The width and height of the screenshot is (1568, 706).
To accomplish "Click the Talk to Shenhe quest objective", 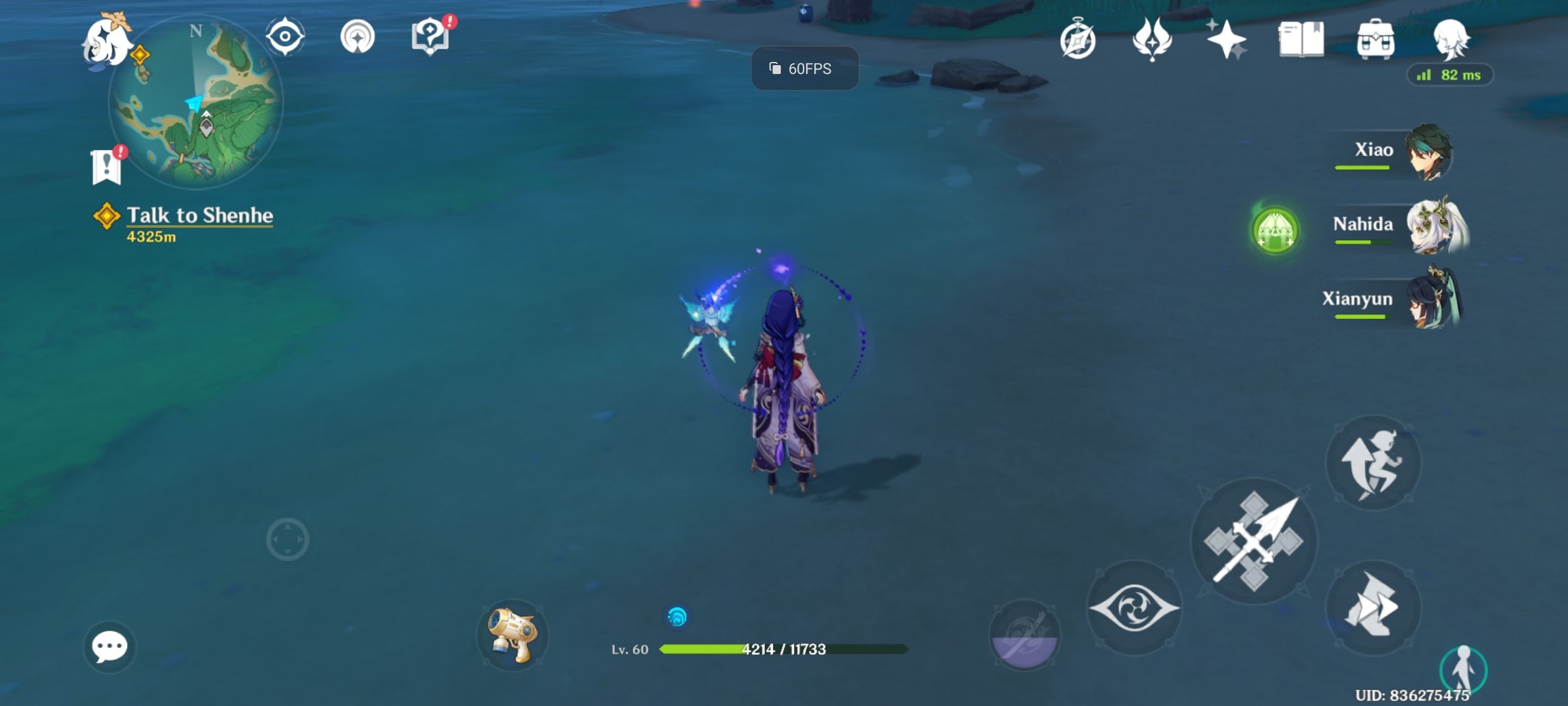I will (x=199, y=216).
